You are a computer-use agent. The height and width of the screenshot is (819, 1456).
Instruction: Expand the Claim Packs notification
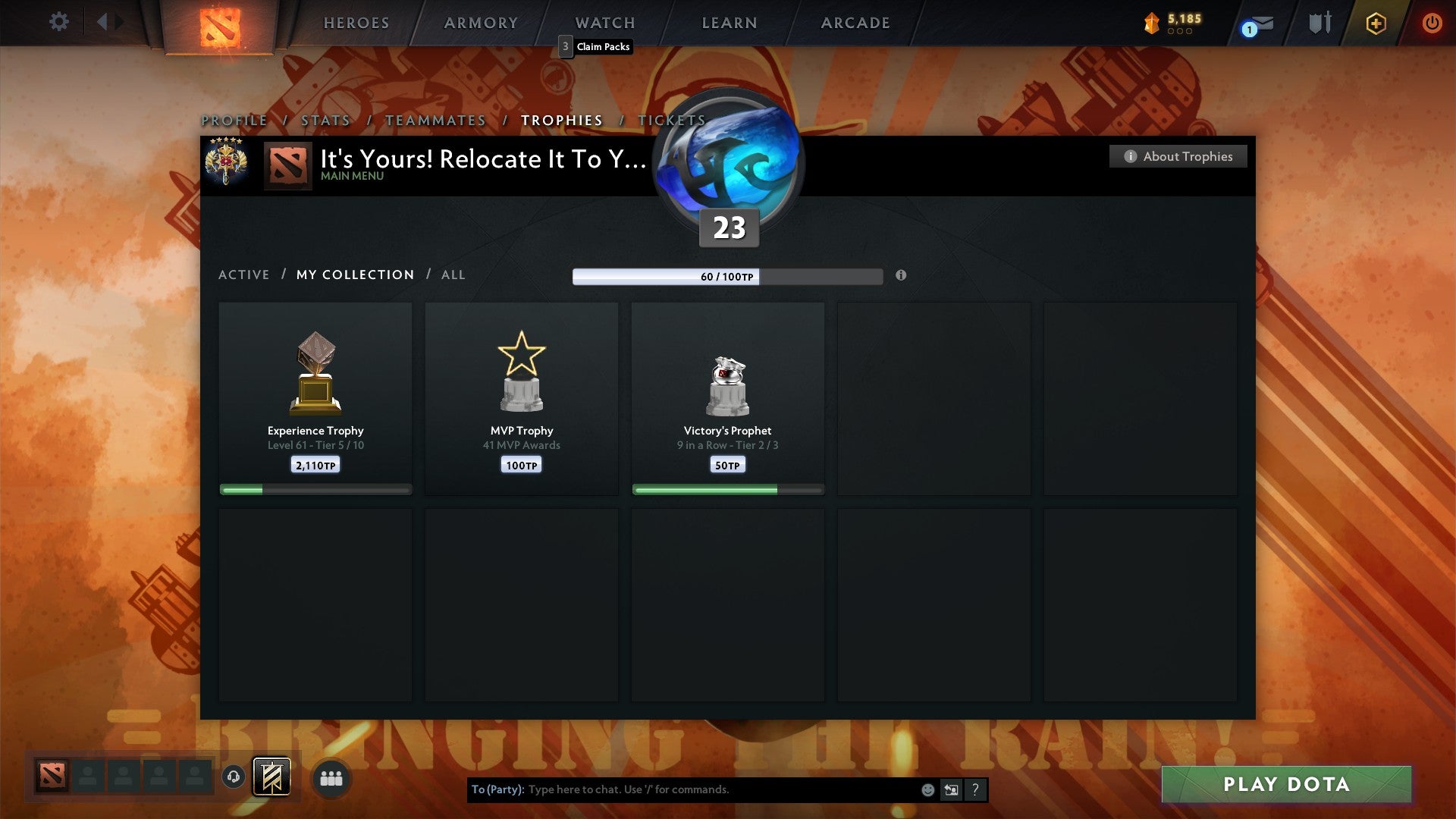(x=595, y=46)
